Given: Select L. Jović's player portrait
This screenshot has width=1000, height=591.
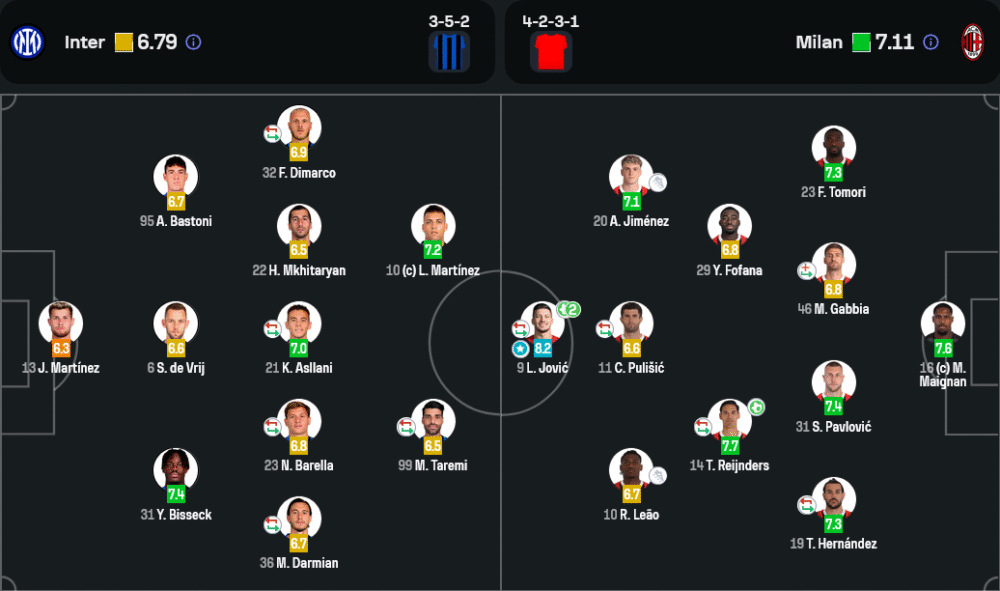Looking at the screenshot, I should coord(543,323).
